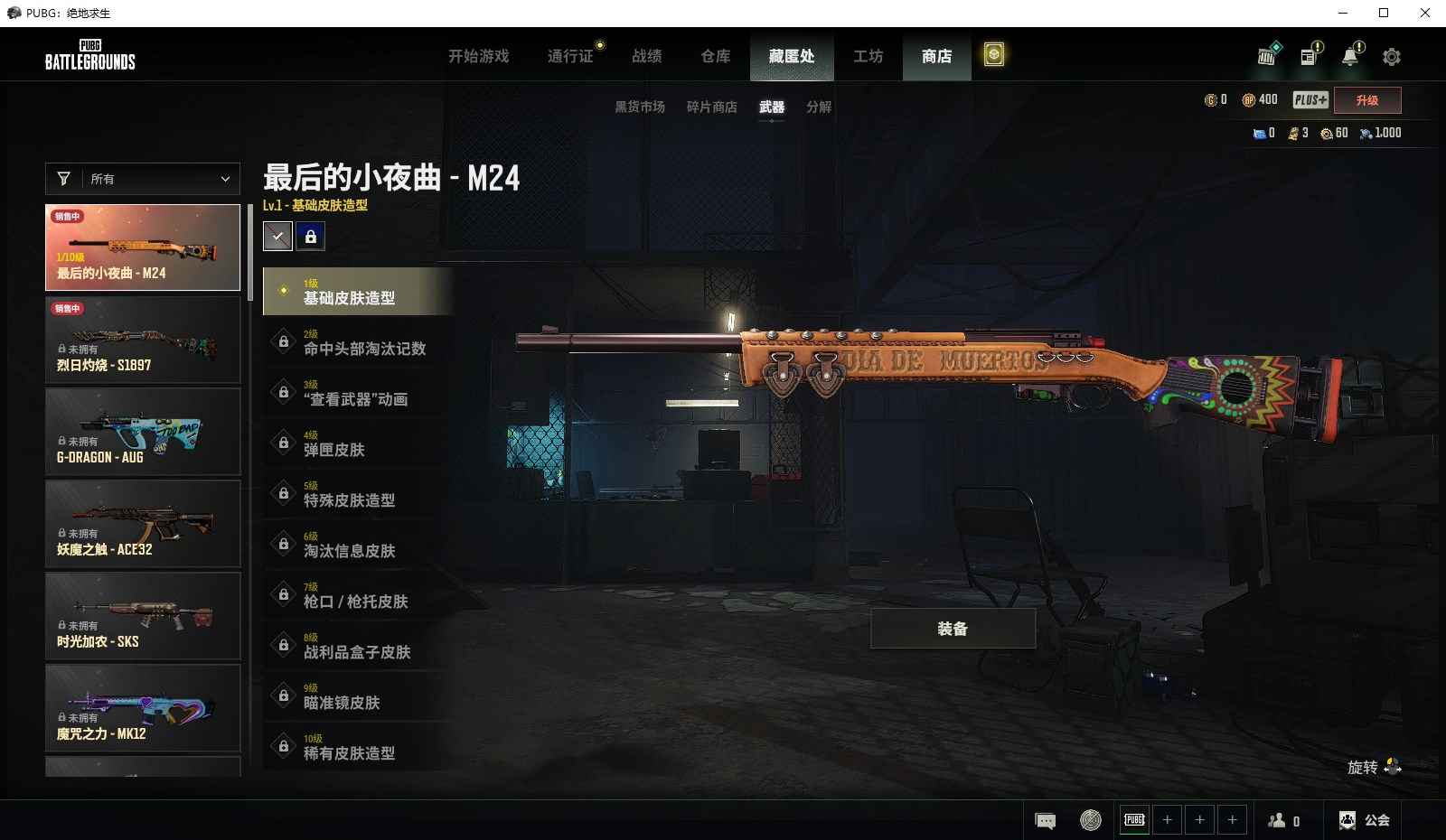Viewport: 1446px width, 840px height.
Task: Select the 烈日灼烧 - S1897 skin thumbnail
Action: pos(143,340)
